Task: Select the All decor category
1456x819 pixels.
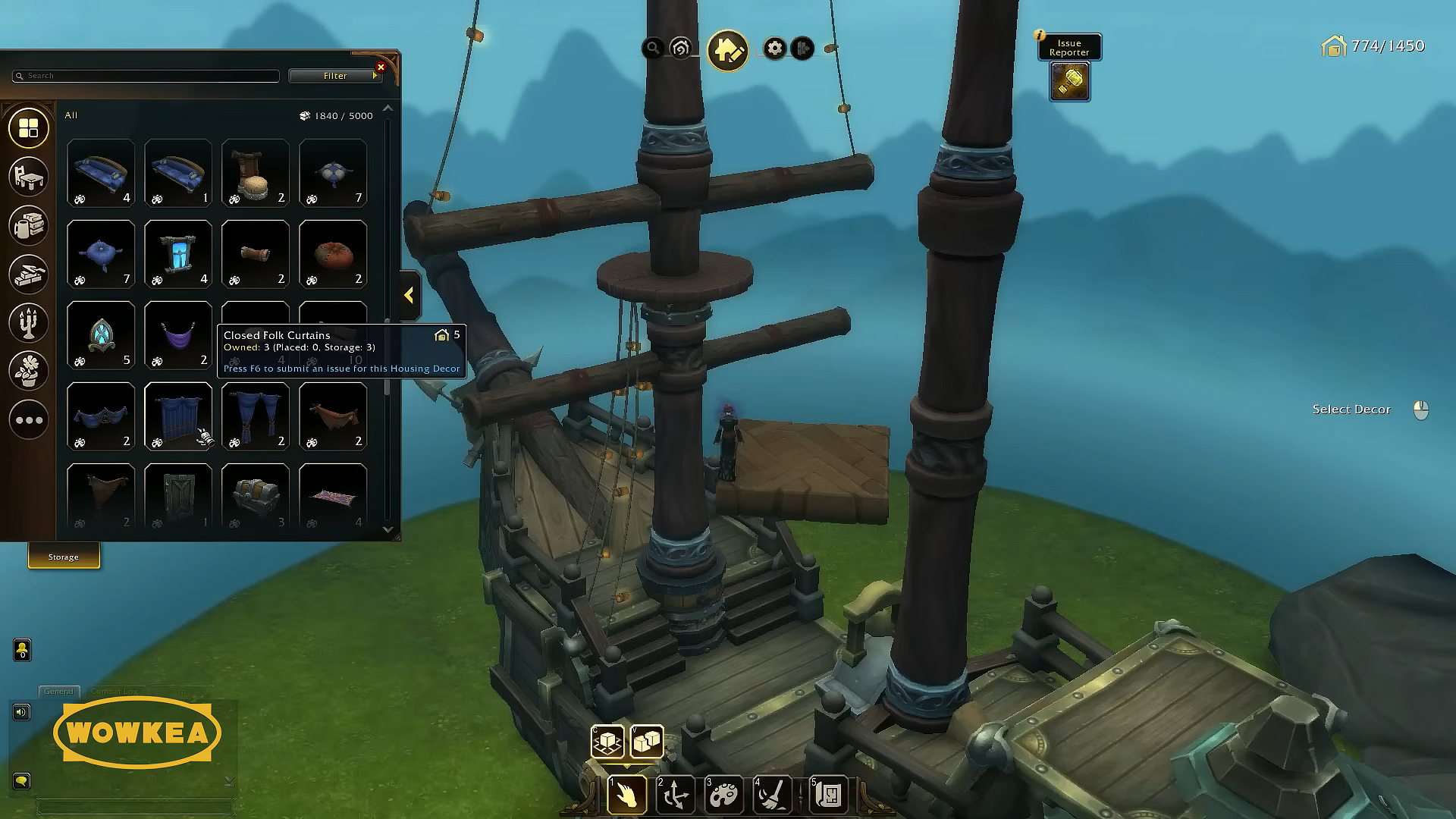Action: click(29, 128)
